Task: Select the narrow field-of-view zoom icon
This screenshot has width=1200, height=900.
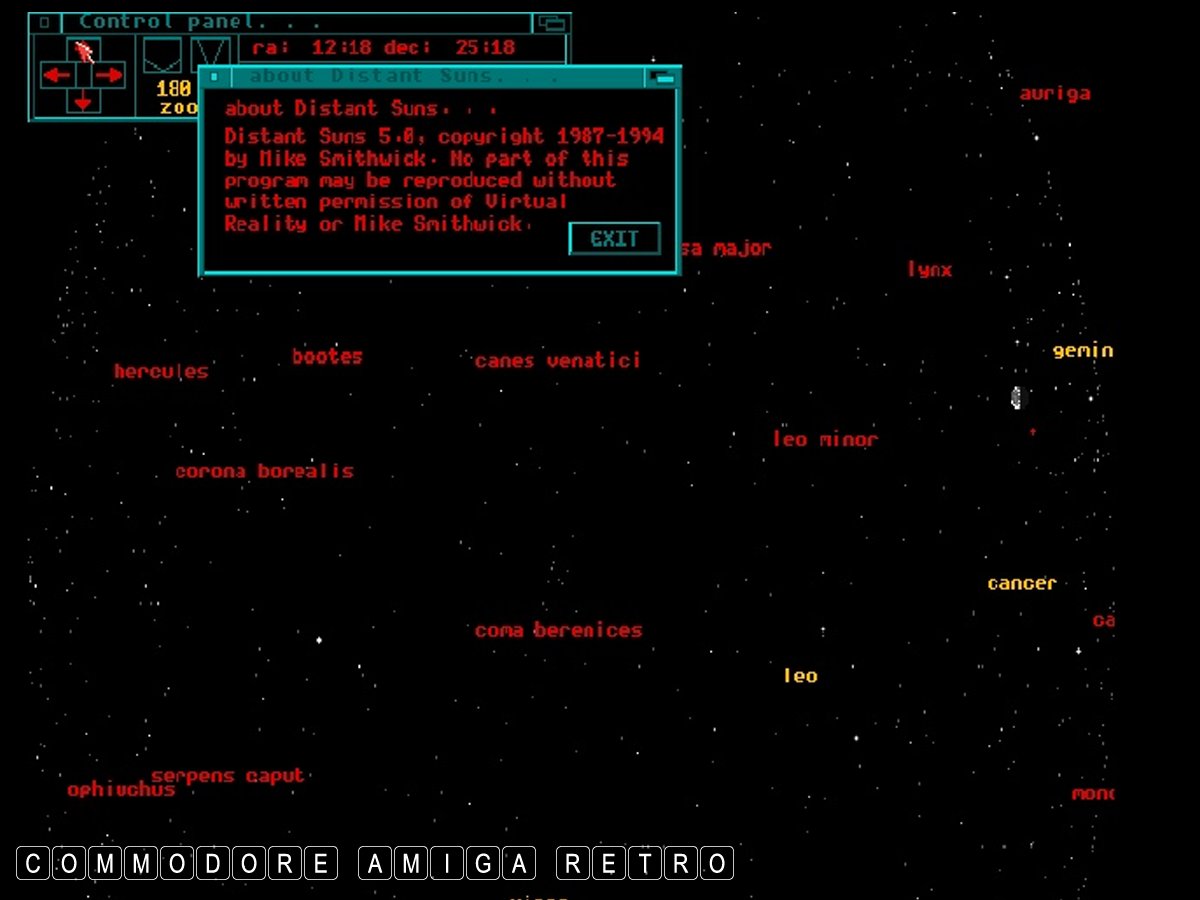Action: [210, 55]
